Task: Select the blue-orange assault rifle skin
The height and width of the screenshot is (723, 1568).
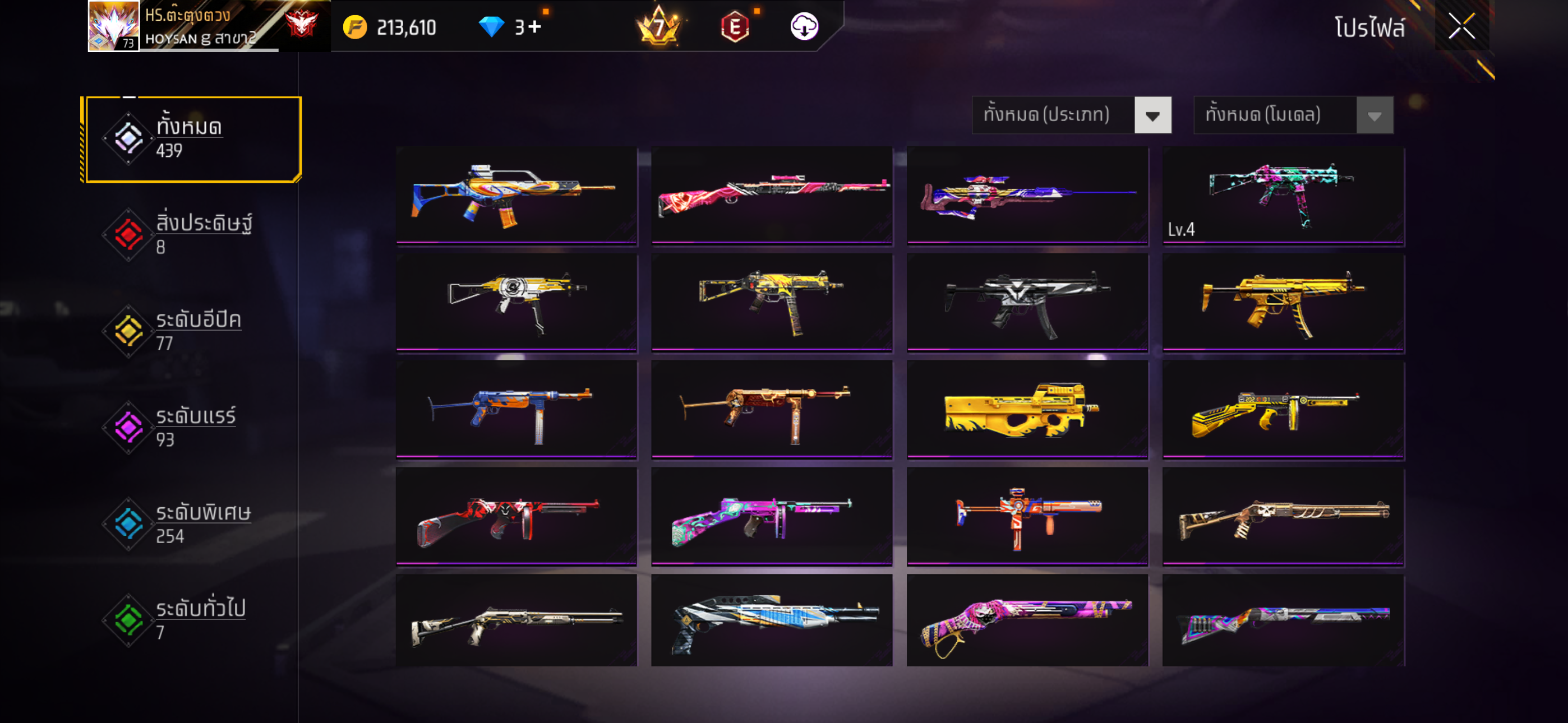Action: pyautogui.click(x=516, y=194)
